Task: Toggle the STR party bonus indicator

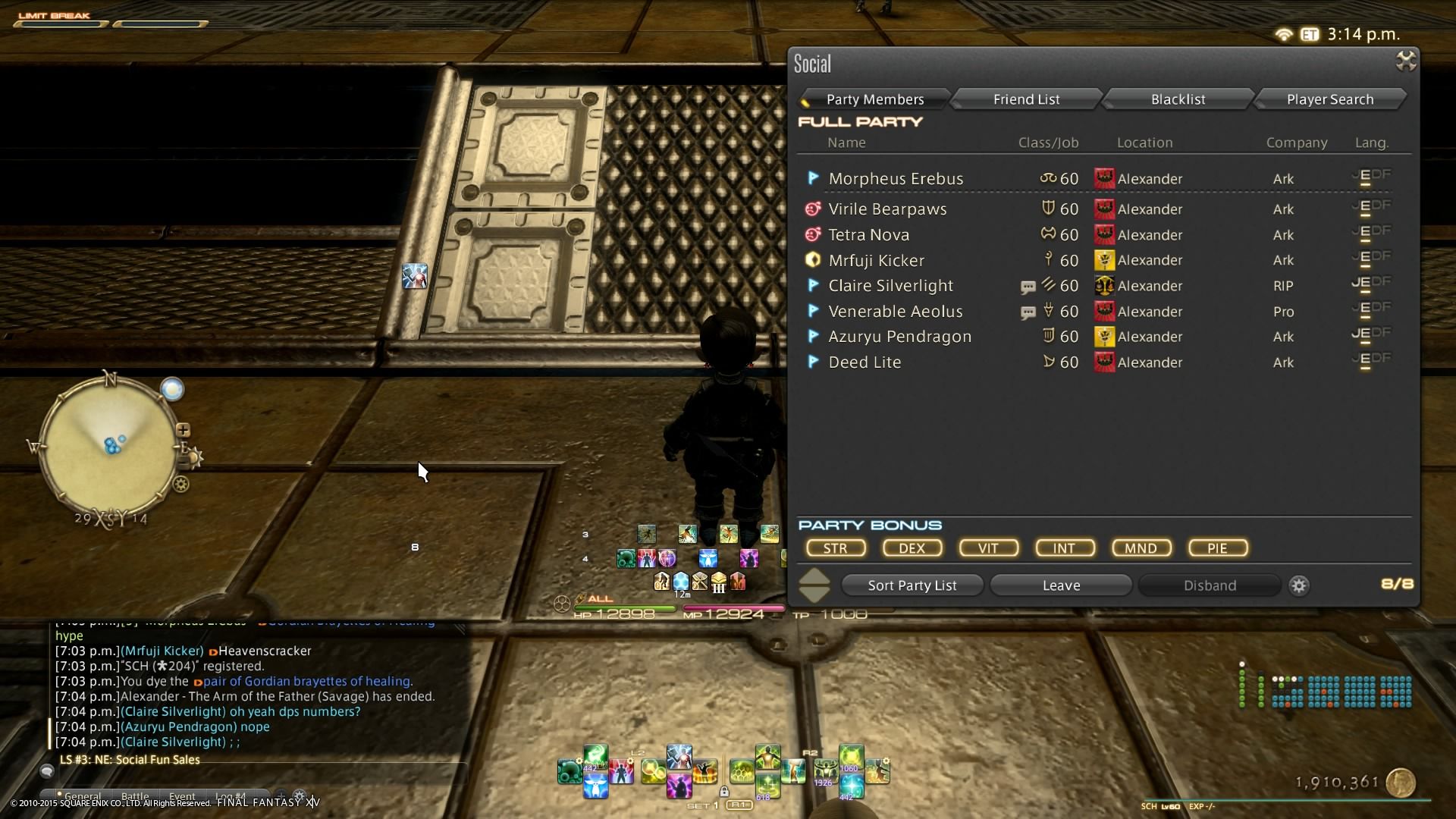Action: (x=835, y=548)
